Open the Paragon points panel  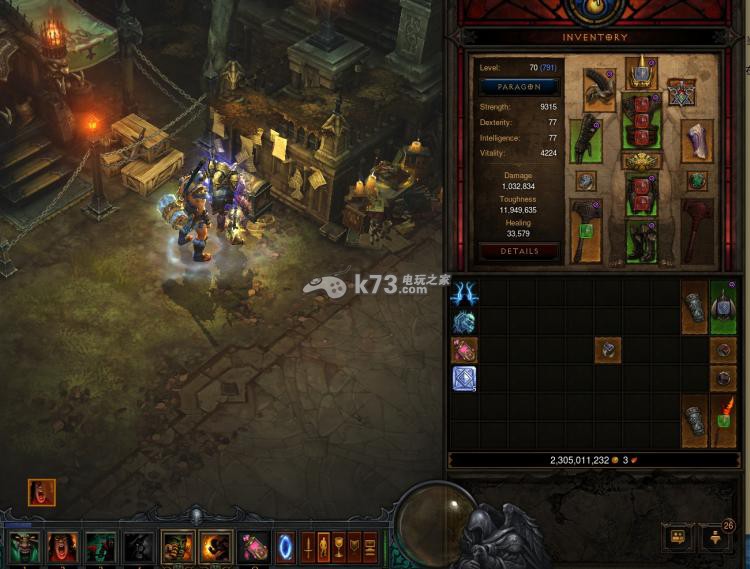tap(518, 87)
